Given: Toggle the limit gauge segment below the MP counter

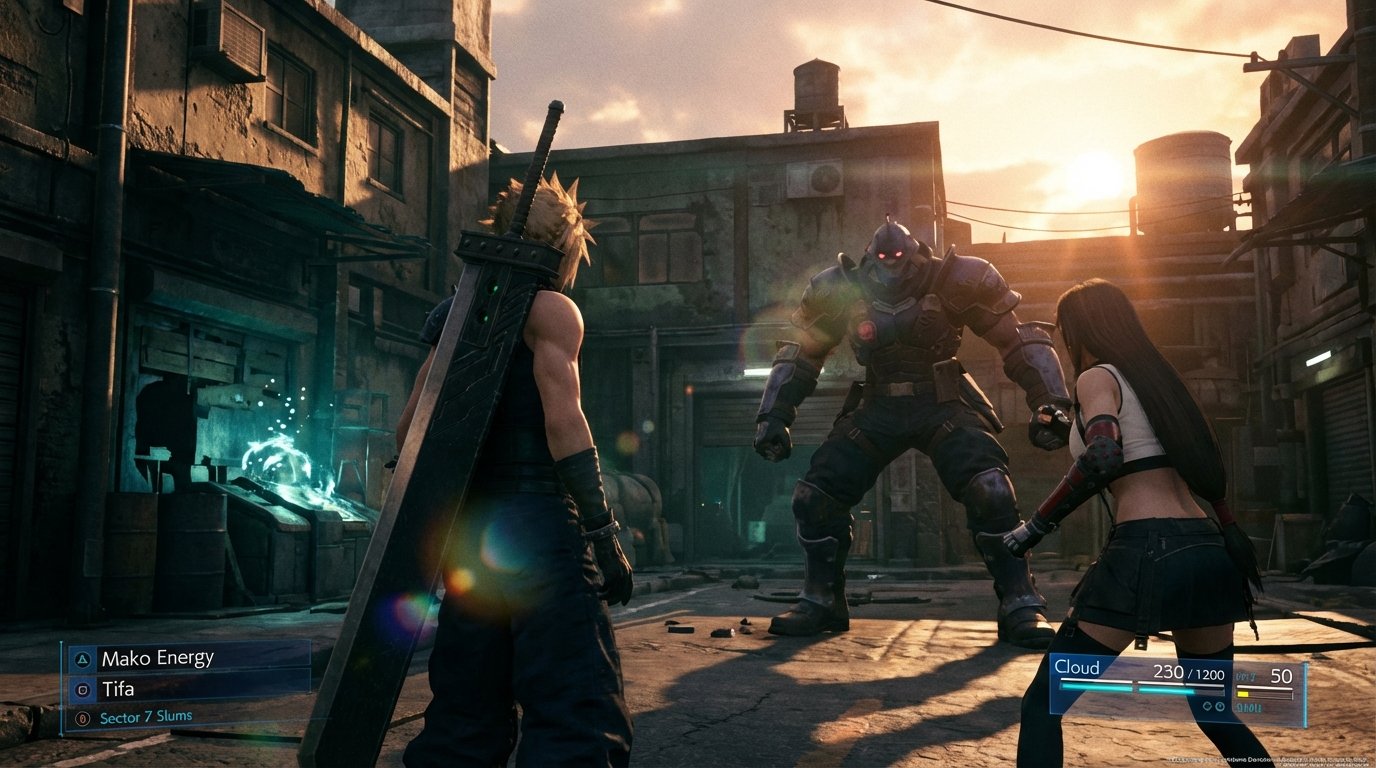Looking at the screenshot, I should click(1242, 694).
